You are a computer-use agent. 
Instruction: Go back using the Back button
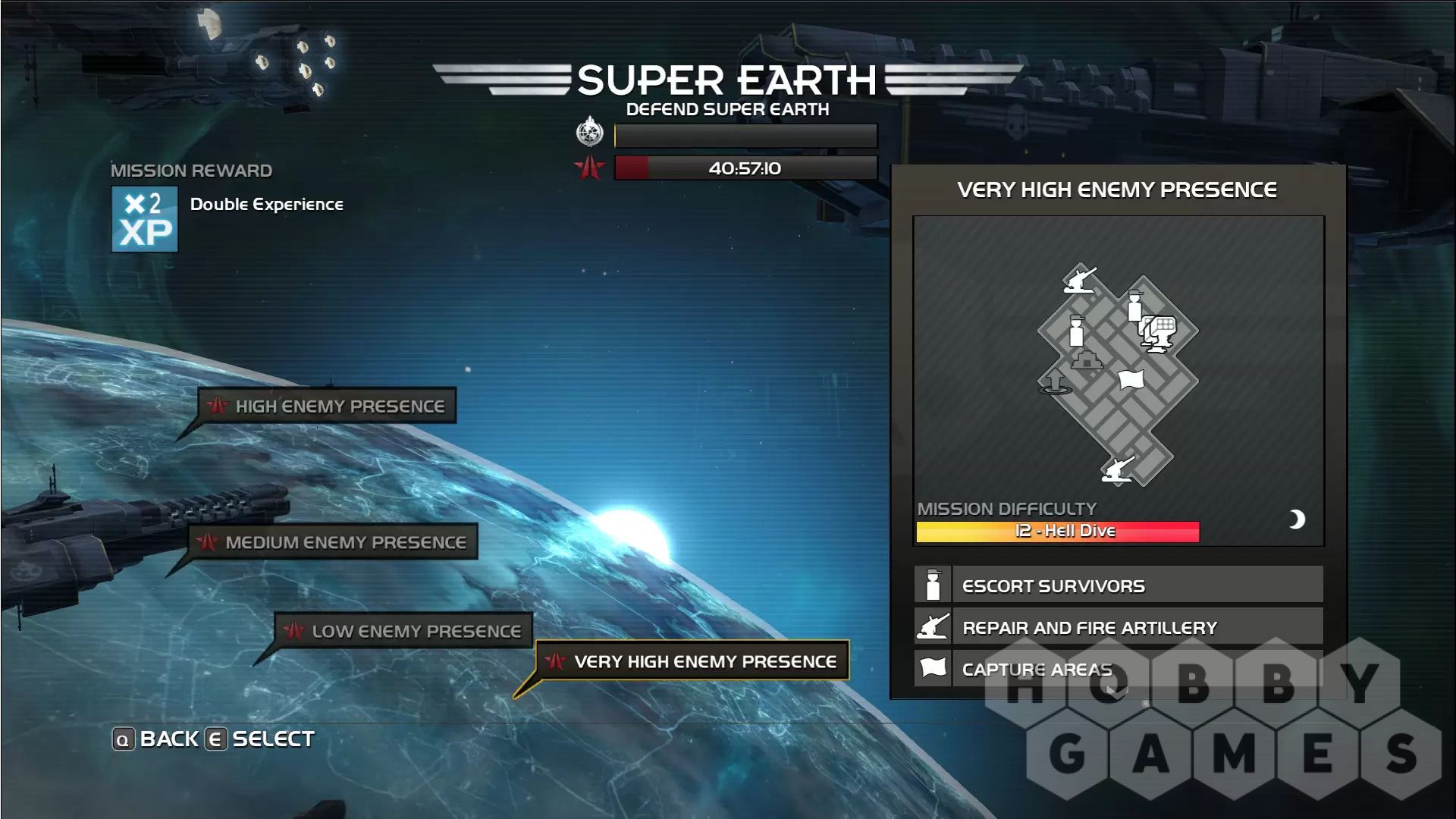(x=156, y=739)
